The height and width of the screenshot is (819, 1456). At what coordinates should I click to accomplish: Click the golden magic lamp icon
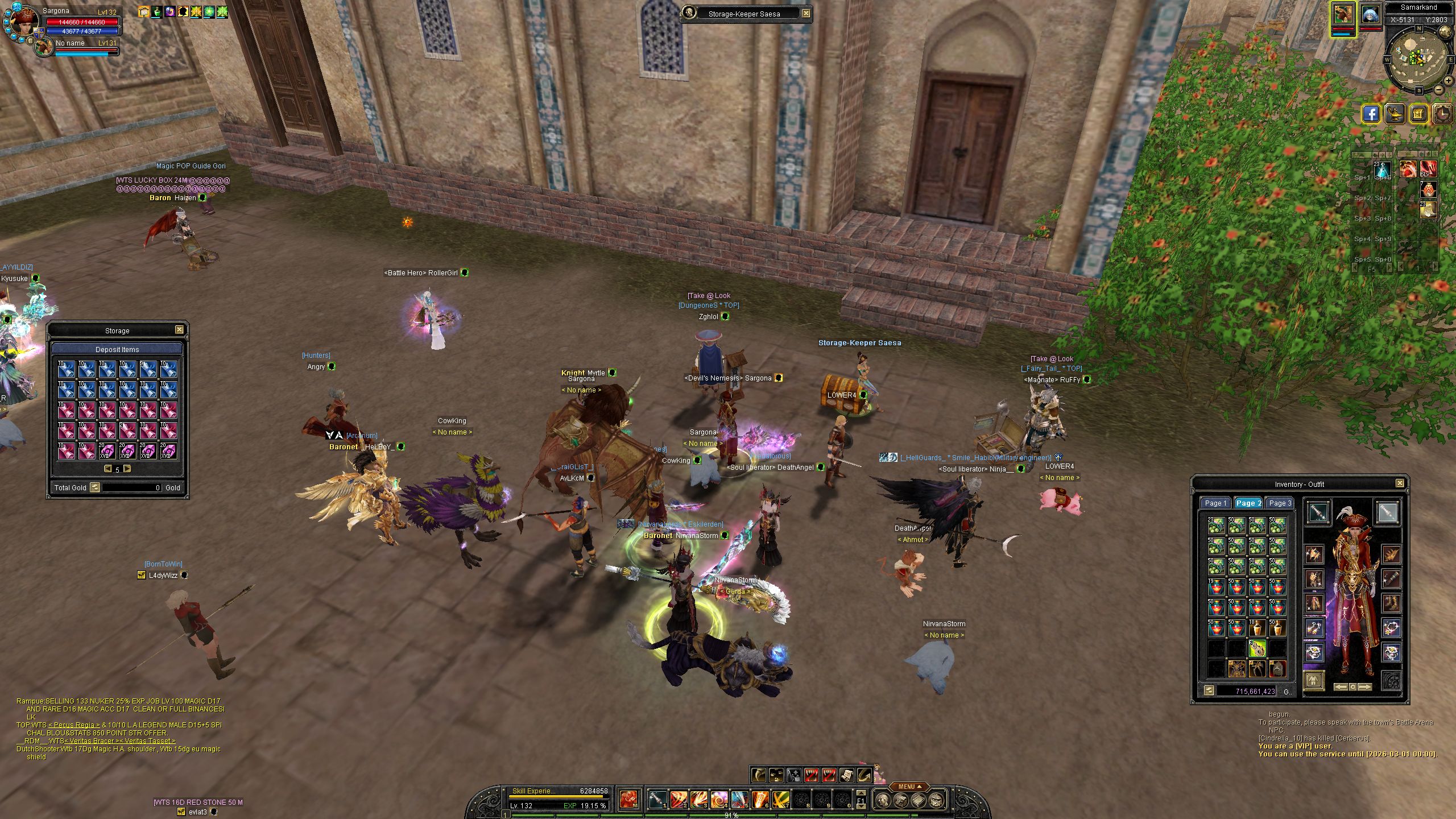pyautogui.click(x=1395, y=114)
